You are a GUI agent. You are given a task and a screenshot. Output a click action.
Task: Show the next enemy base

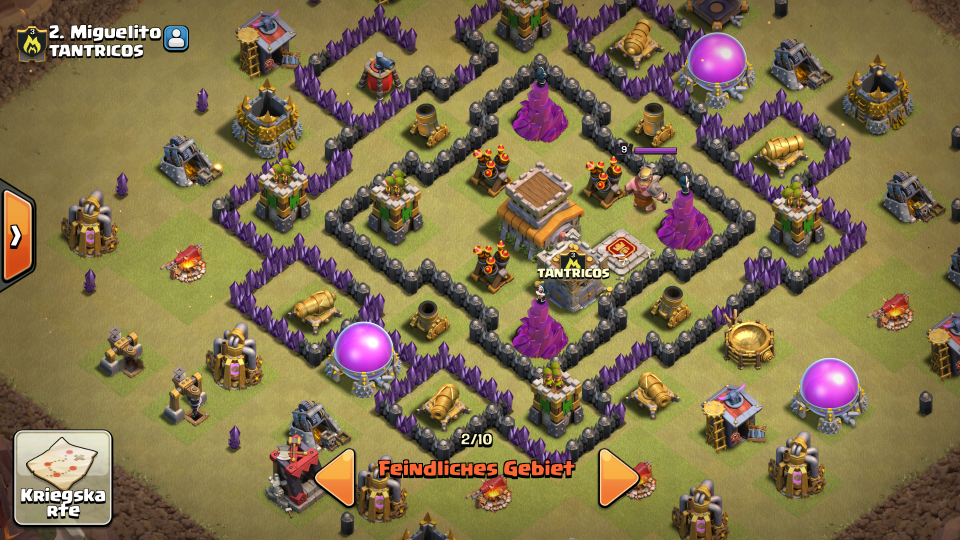pyautogui.click(x=618, y=477)
